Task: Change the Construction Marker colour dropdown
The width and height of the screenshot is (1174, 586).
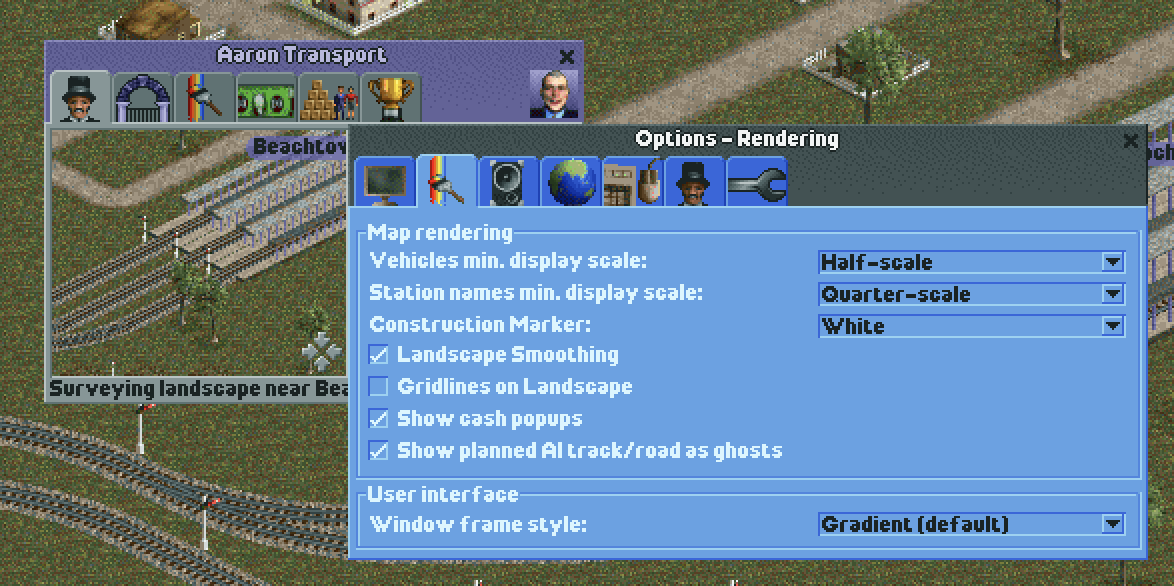Action: (1112, 326)
